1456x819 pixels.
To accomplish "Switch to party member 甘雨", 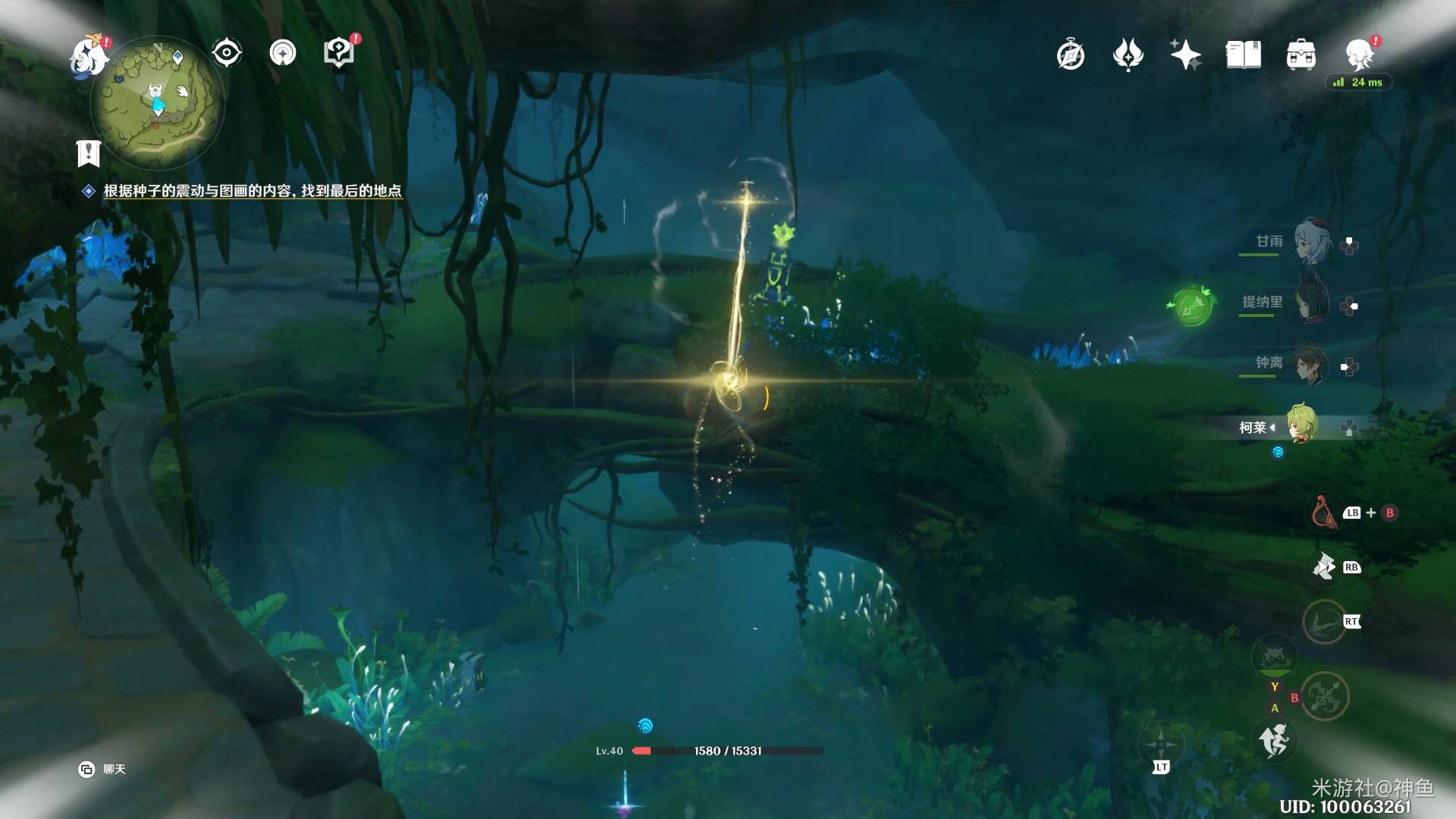I will [x=1312, y=242].
